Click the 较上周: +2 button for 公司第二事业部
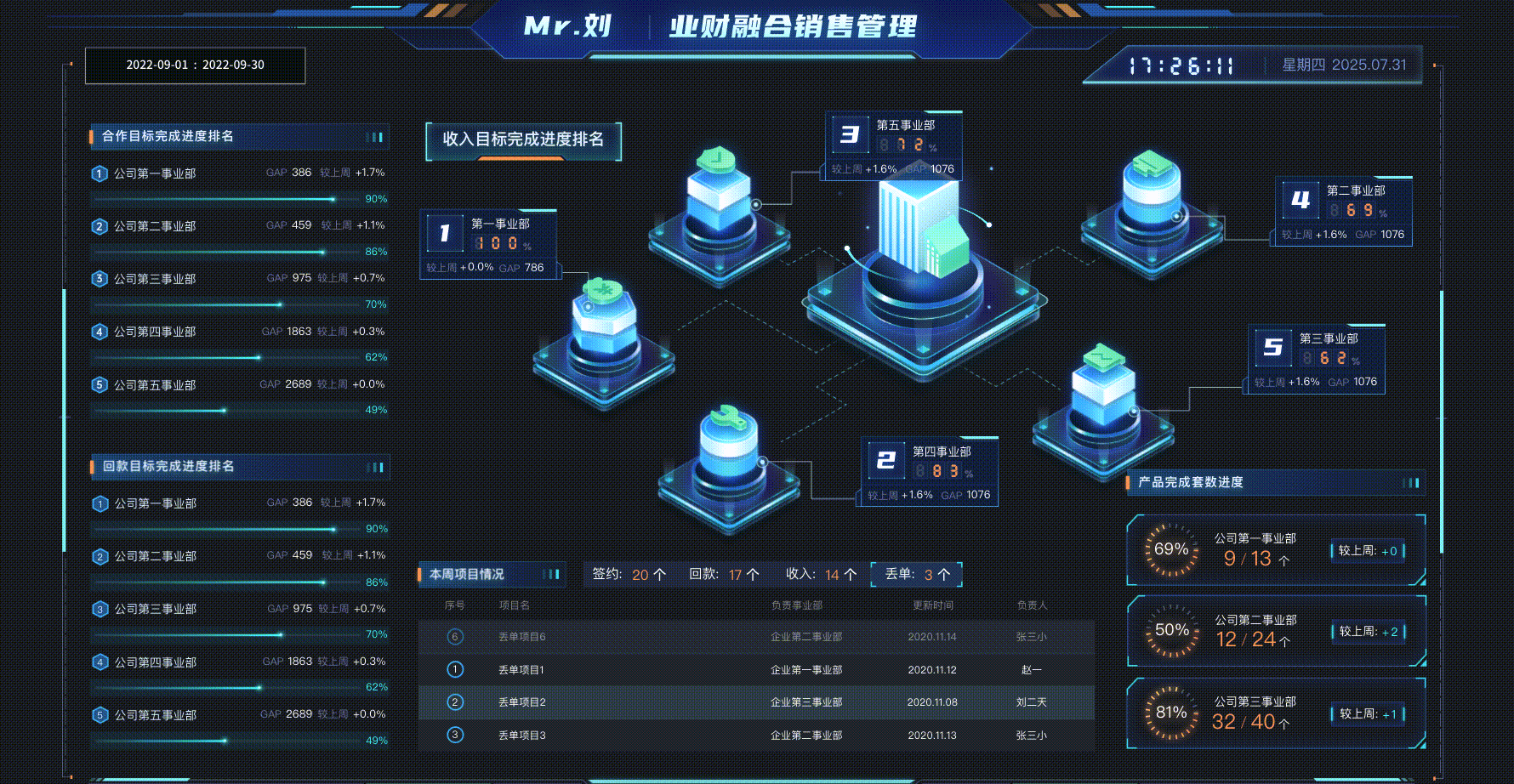1514x784 pixels. pyautogui.click(x=1368, y=633)
